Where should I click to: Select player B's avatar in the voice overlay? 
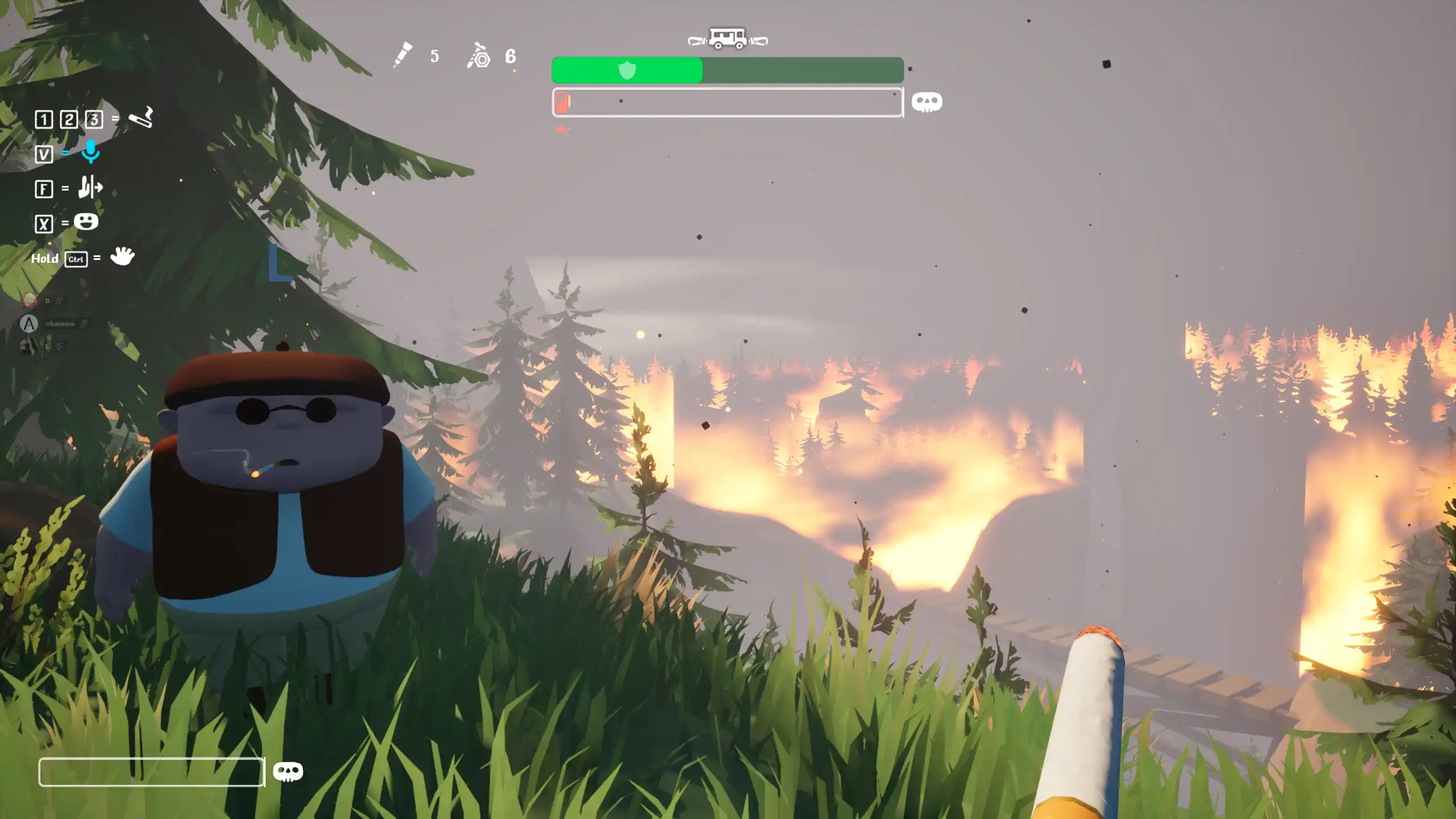[29, 300]
